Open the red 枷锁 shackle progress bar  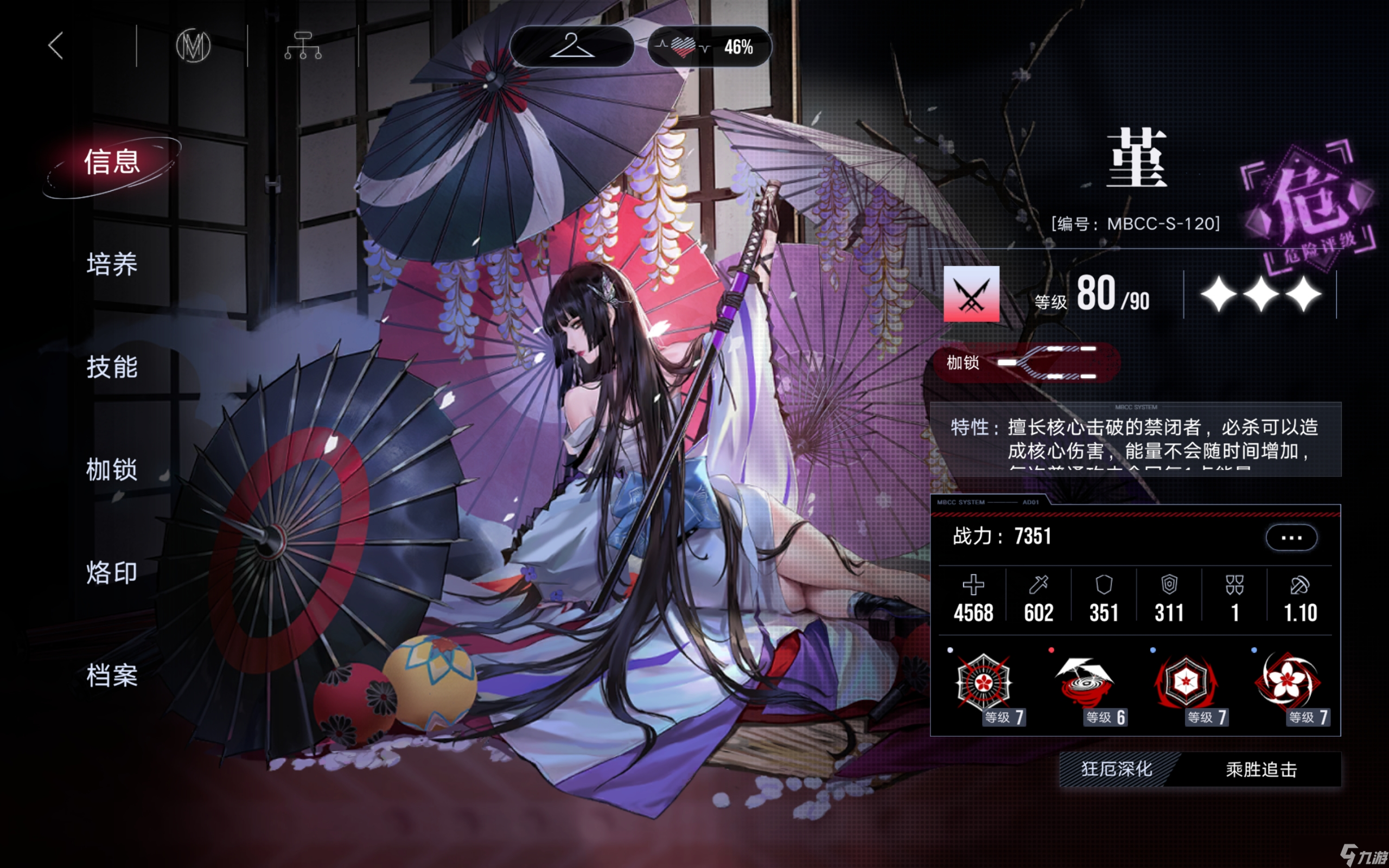pos(1026,363)
